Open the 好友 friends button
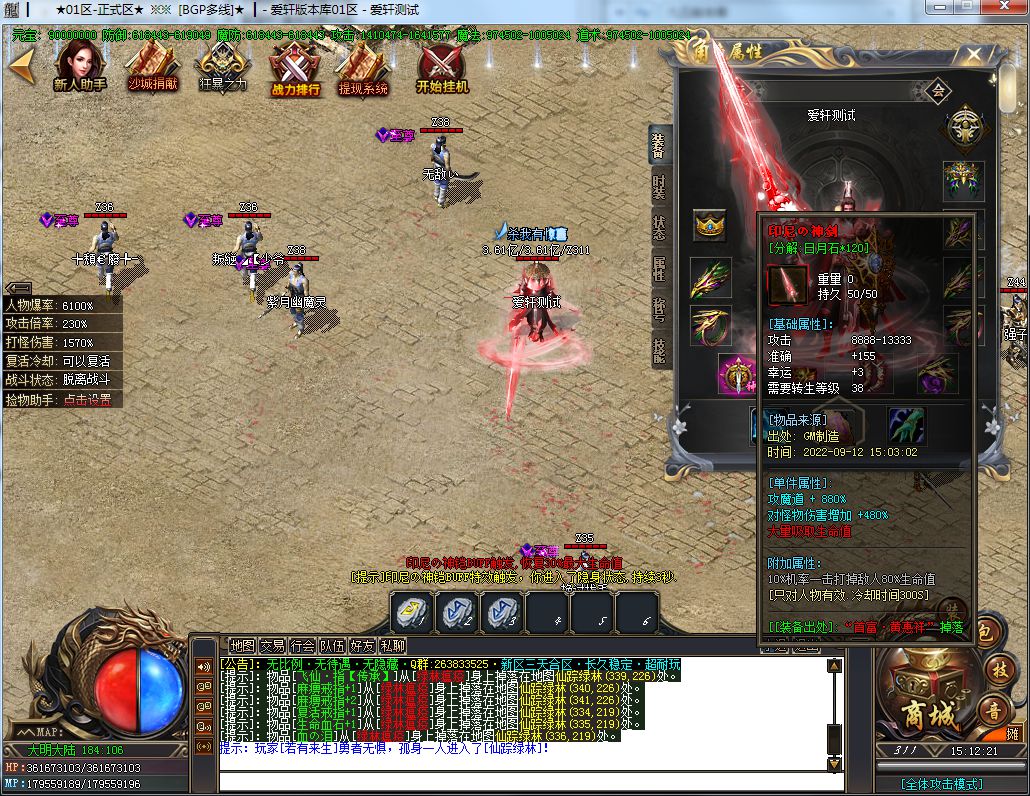1030x796 pixels. 362,646
